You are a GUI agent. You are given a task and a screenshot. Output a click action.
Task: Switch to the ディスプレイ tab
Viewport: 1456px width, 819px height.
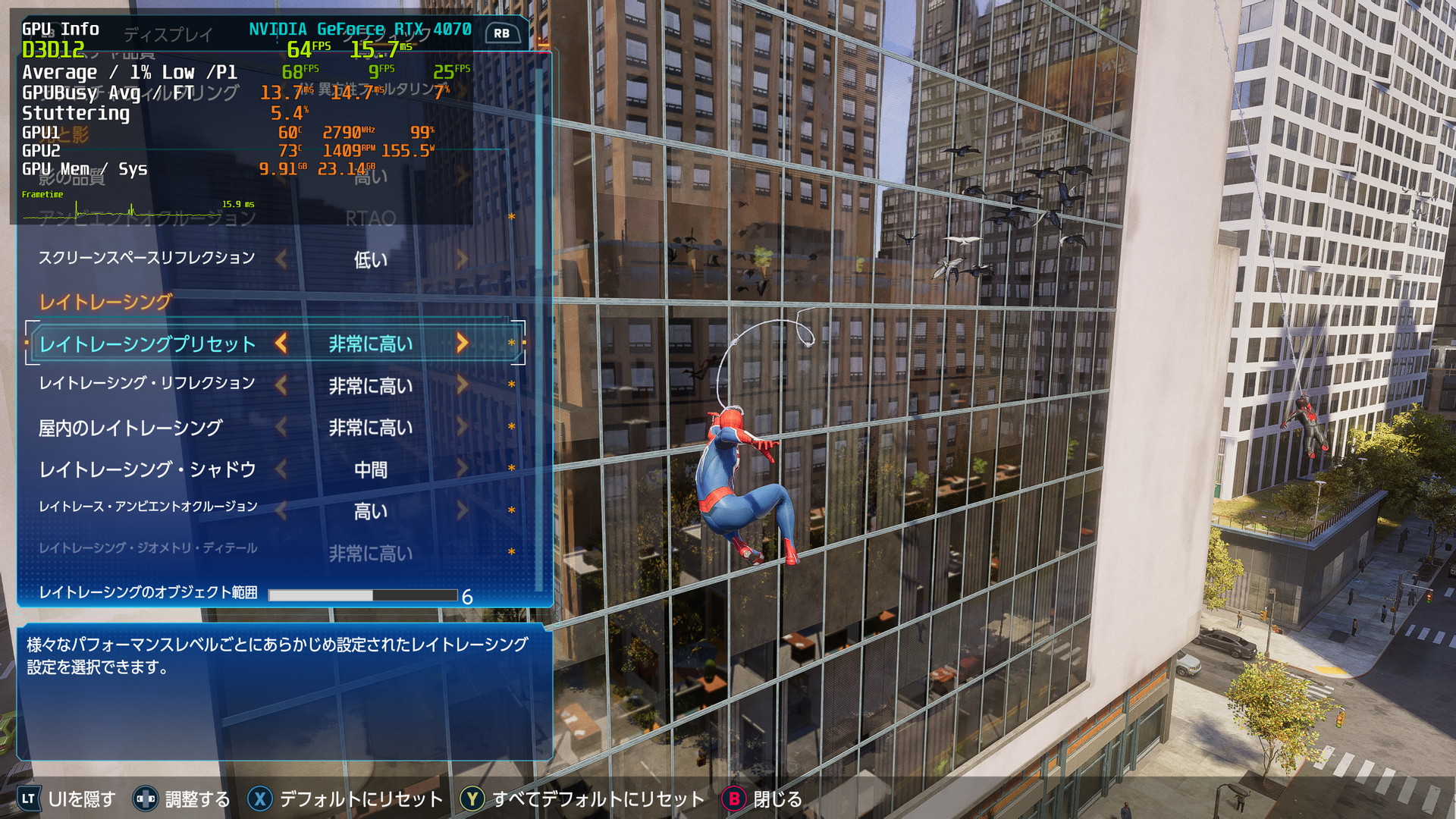click(168, 35)
